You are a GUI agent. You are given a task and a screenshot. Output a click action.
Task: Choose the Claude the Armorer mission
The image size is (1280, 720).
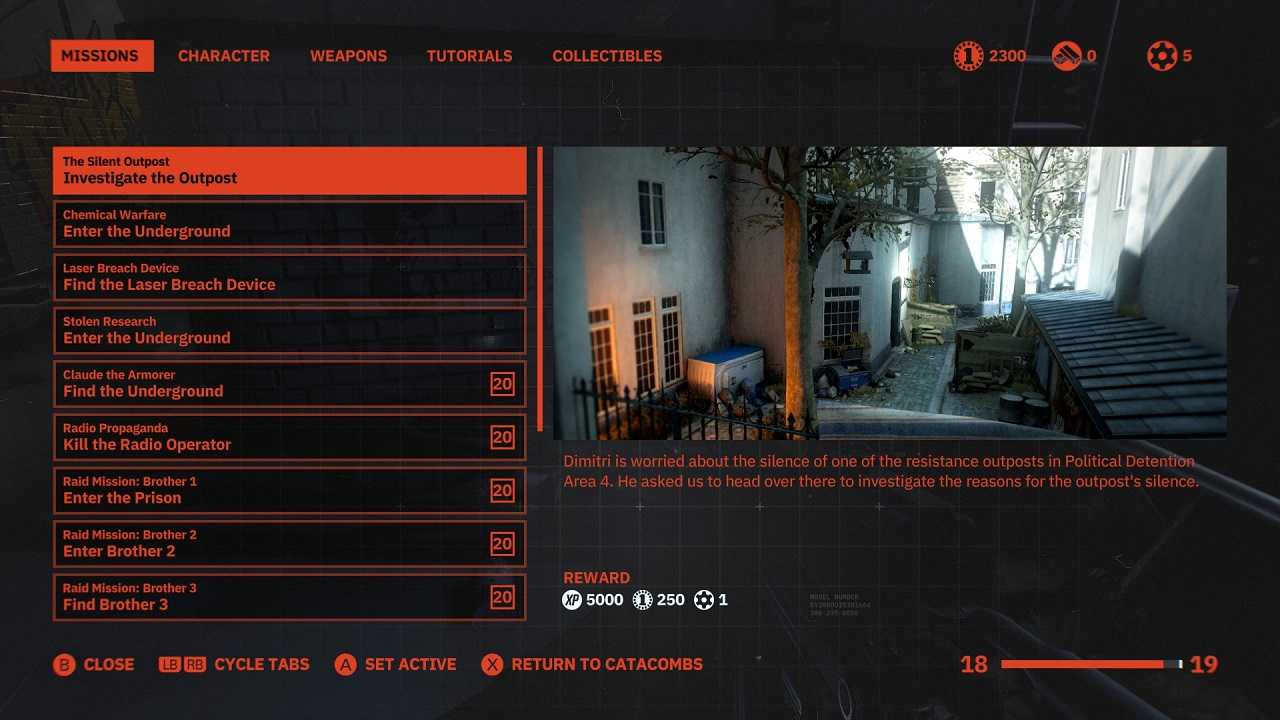point(289,384)
